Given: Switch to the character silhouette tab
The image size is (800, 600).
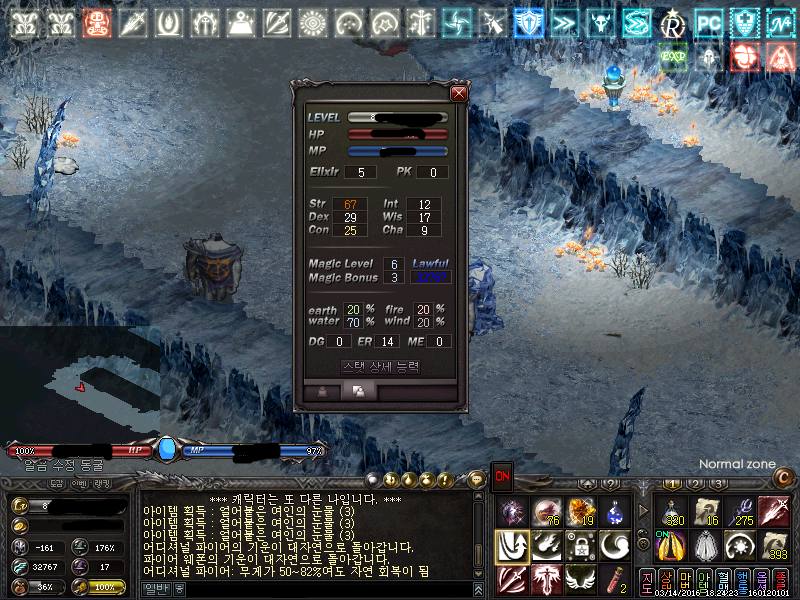Looking at the screenshot, I should [323, 392].
